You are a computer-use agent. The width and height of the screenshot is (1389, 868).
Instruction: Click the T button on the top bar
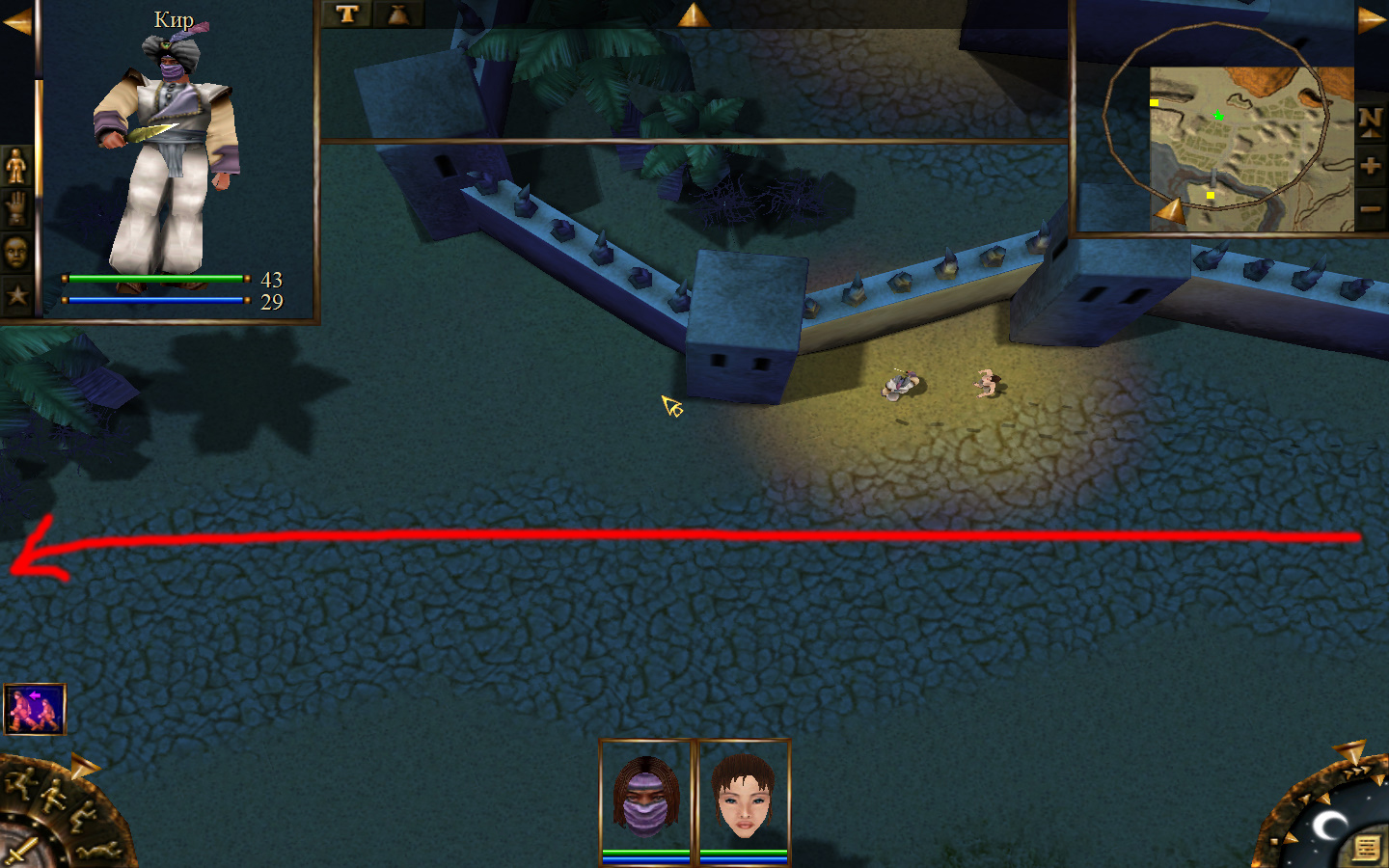pos(347,14)
